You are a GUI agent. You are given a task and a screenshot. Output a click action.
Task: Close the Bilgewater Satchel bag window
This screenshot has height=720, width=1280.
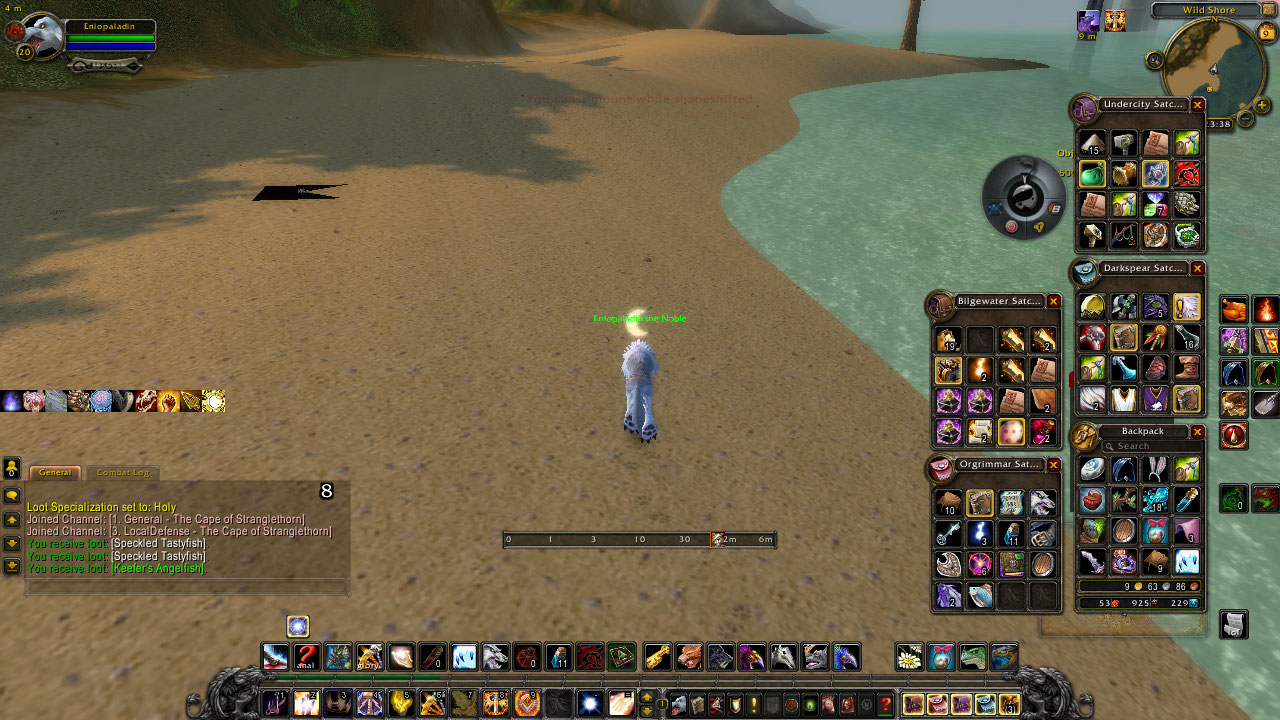pyautogui.click(x=1053, y=301)
